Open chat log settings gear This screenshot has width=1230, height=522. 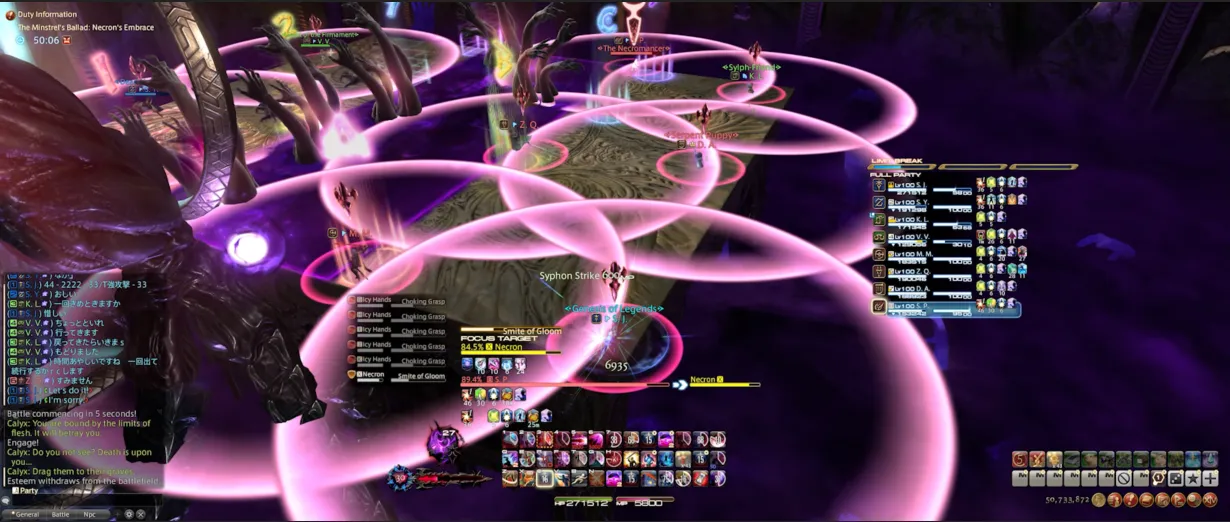pyautogui.click(x=128, y=514)
